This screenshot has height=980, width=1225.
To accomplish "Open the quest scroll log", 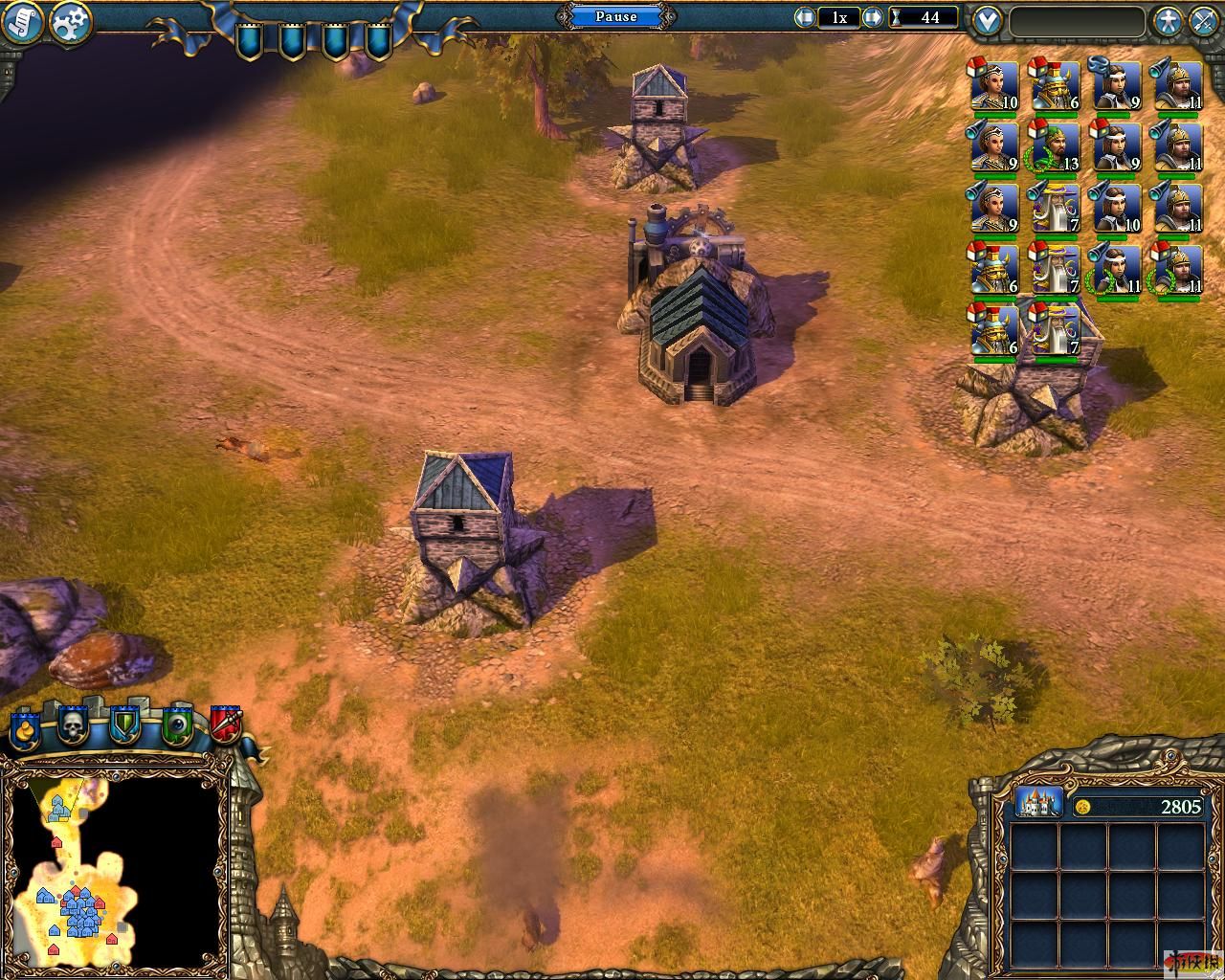I will coord(23,22).
